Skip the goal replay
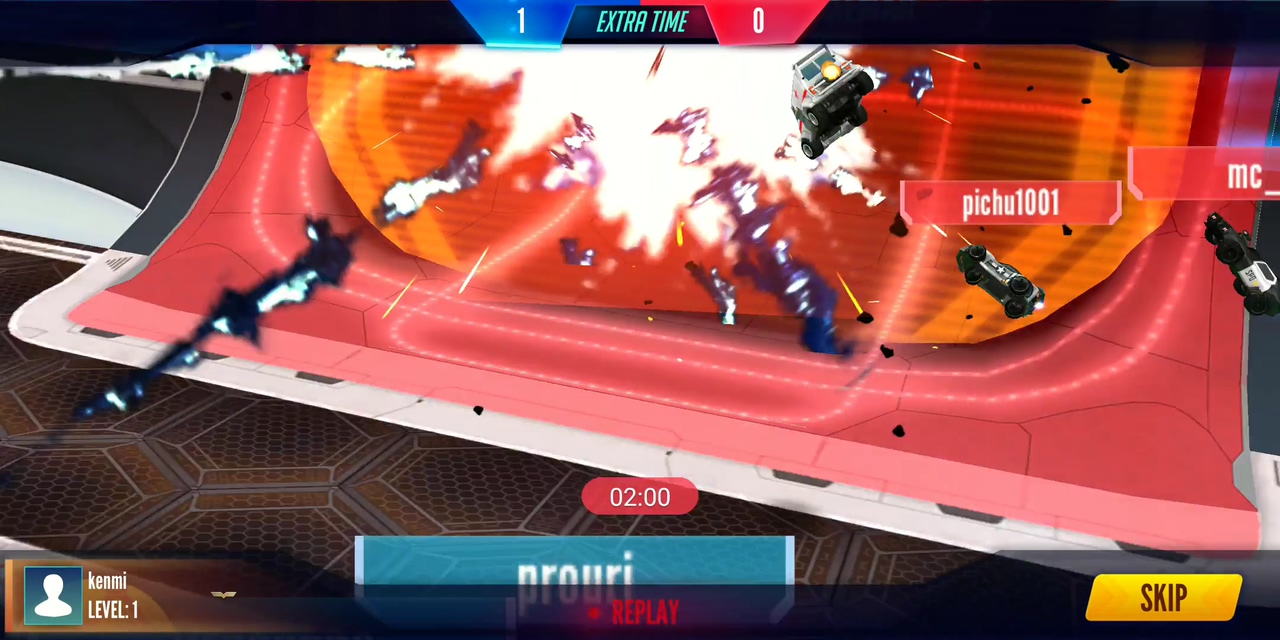The width and height of the screenshot is (1280, 640). click(1163, 597)
